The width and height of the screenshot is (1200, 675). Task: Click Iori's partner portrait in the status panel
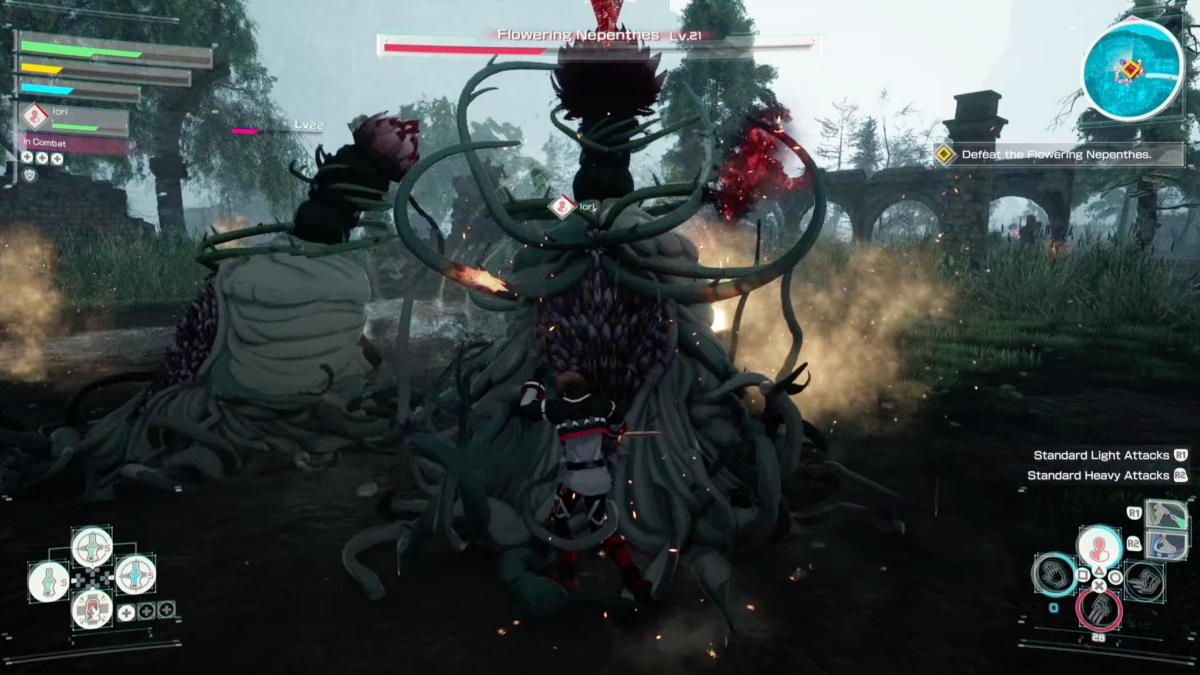(x=36, y=118)
